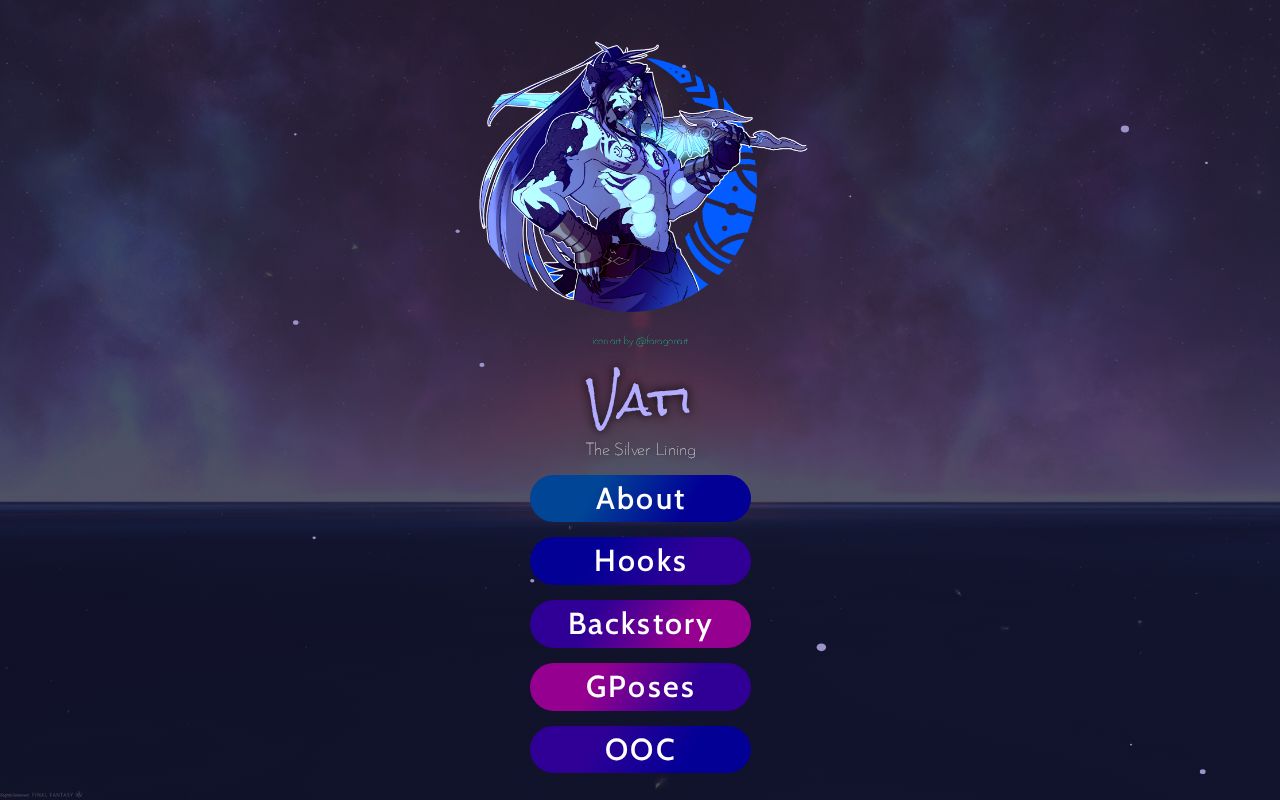Select the About button below the subtitle
Screen dimensions: 1280x800
pos(640,498)
